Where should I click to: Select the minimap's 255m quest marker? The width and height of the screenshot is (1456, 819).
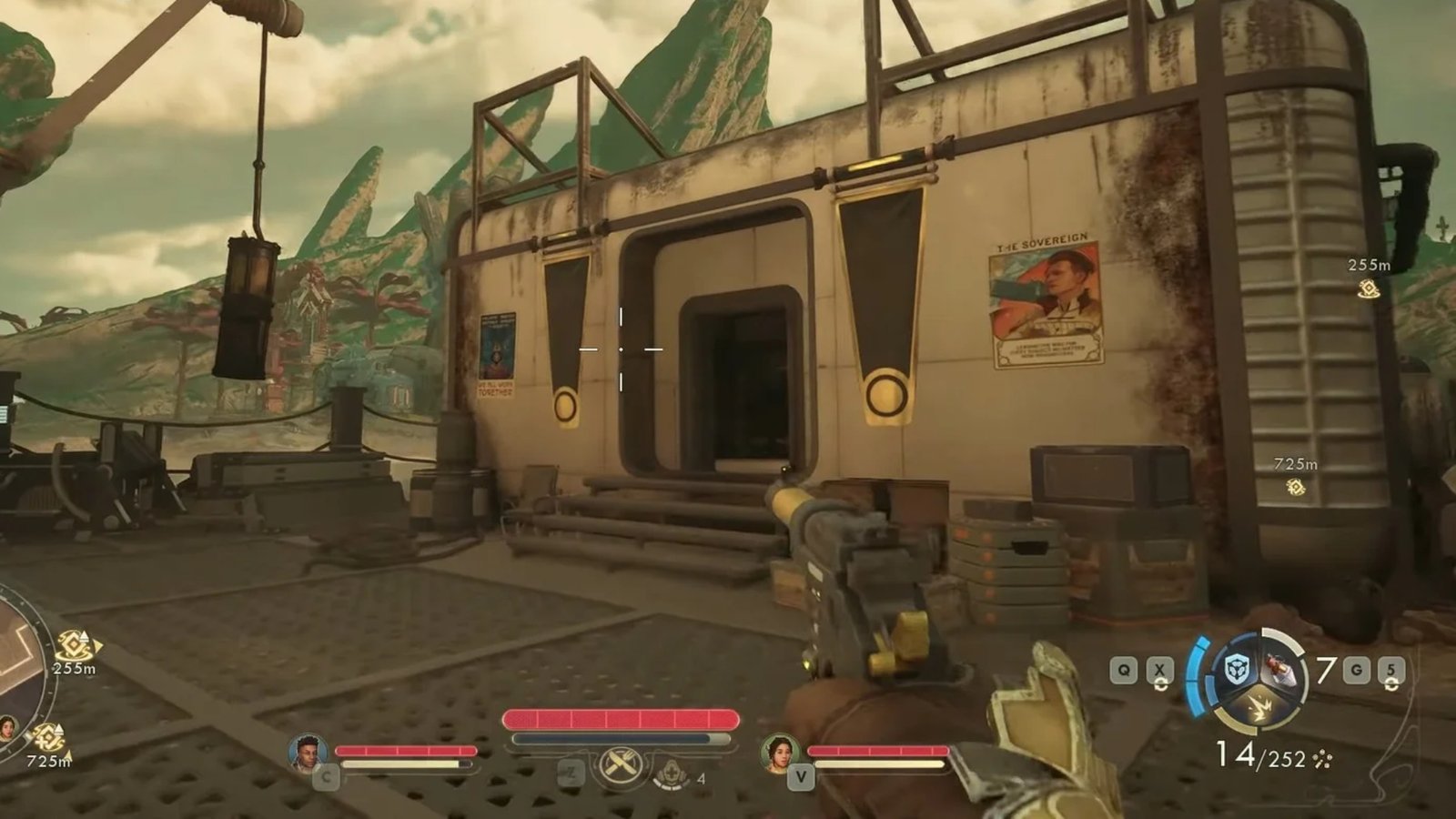point(75,646)
